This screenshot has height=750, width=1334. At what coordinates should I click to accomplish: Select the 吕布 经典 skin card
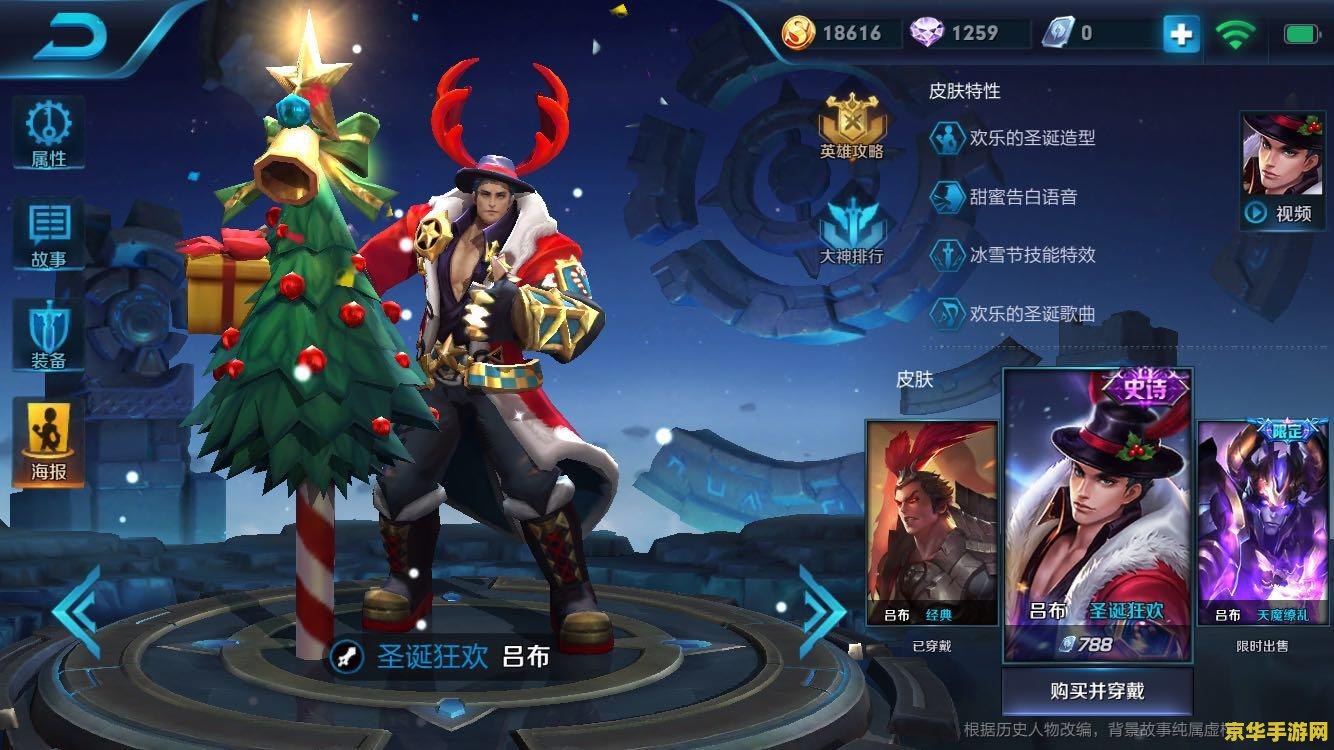932,522
